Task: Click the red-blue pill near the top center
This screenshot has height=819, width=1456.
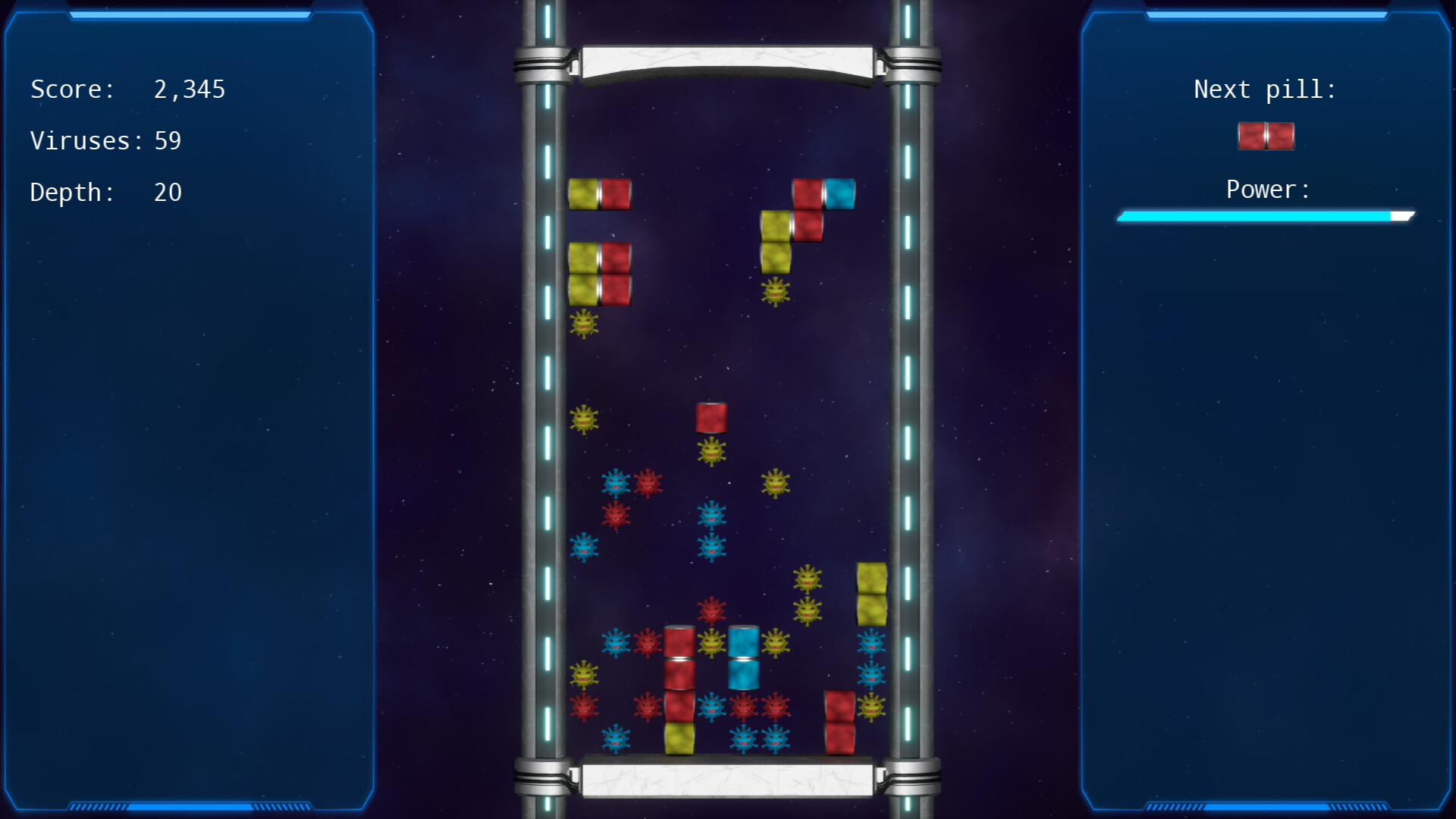Action: point(824,195)
